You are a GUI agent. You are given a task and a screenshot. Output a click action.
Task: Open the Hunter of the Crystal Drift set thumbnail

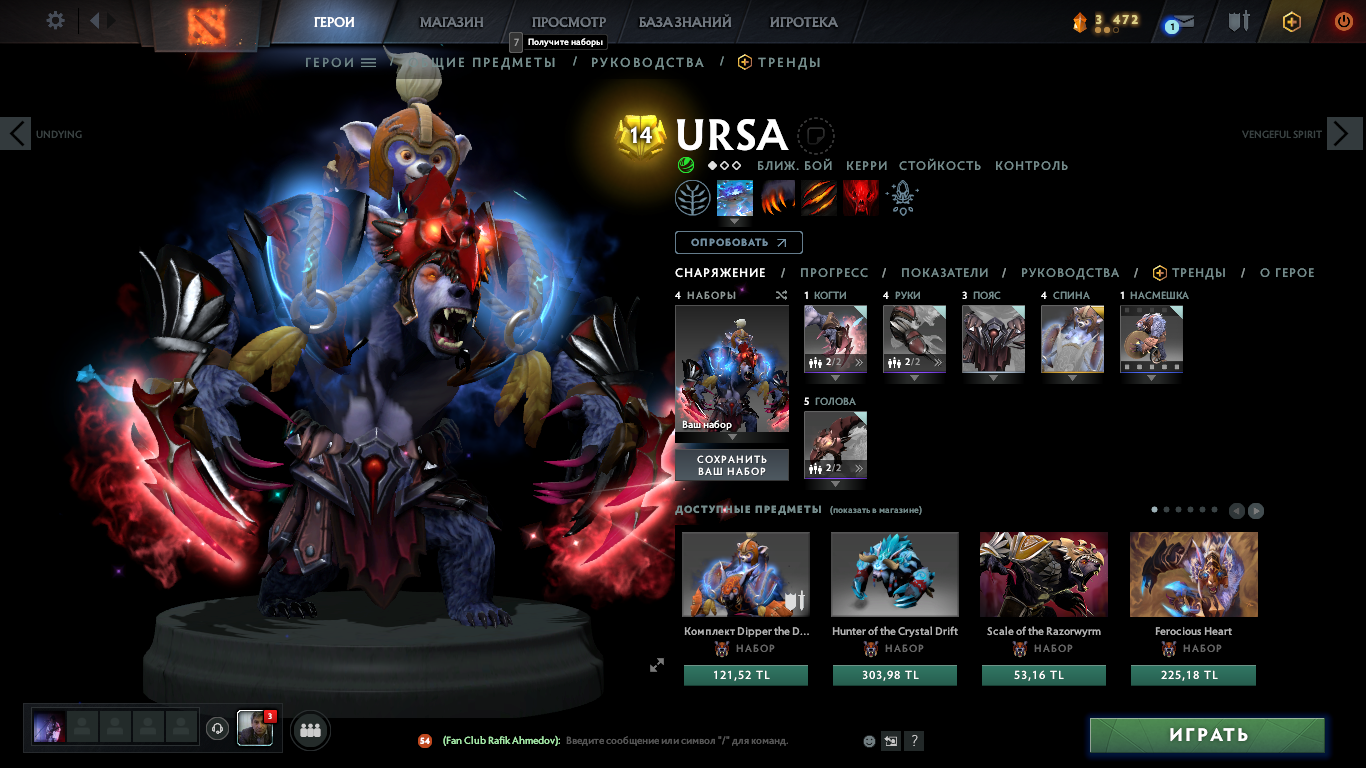(894, 574)
